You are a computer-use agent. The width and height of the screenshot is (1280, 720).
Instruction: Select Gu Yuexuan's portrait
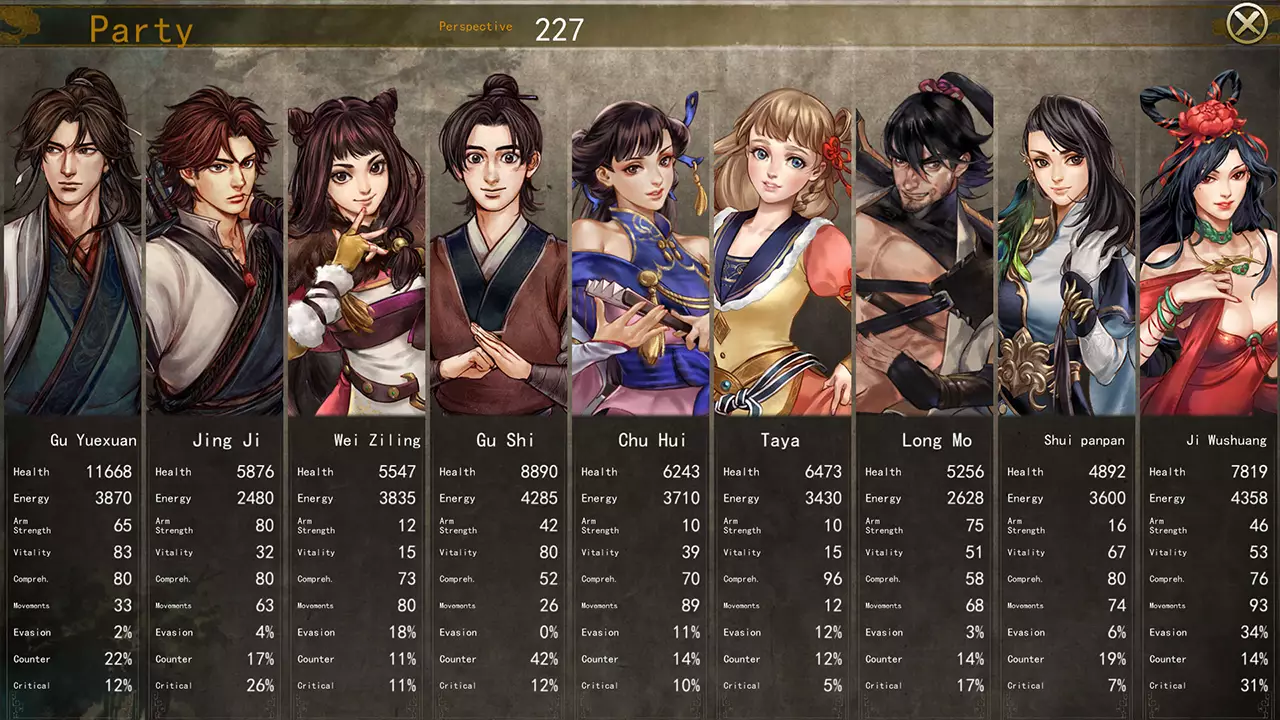click(x=70, y=240)
